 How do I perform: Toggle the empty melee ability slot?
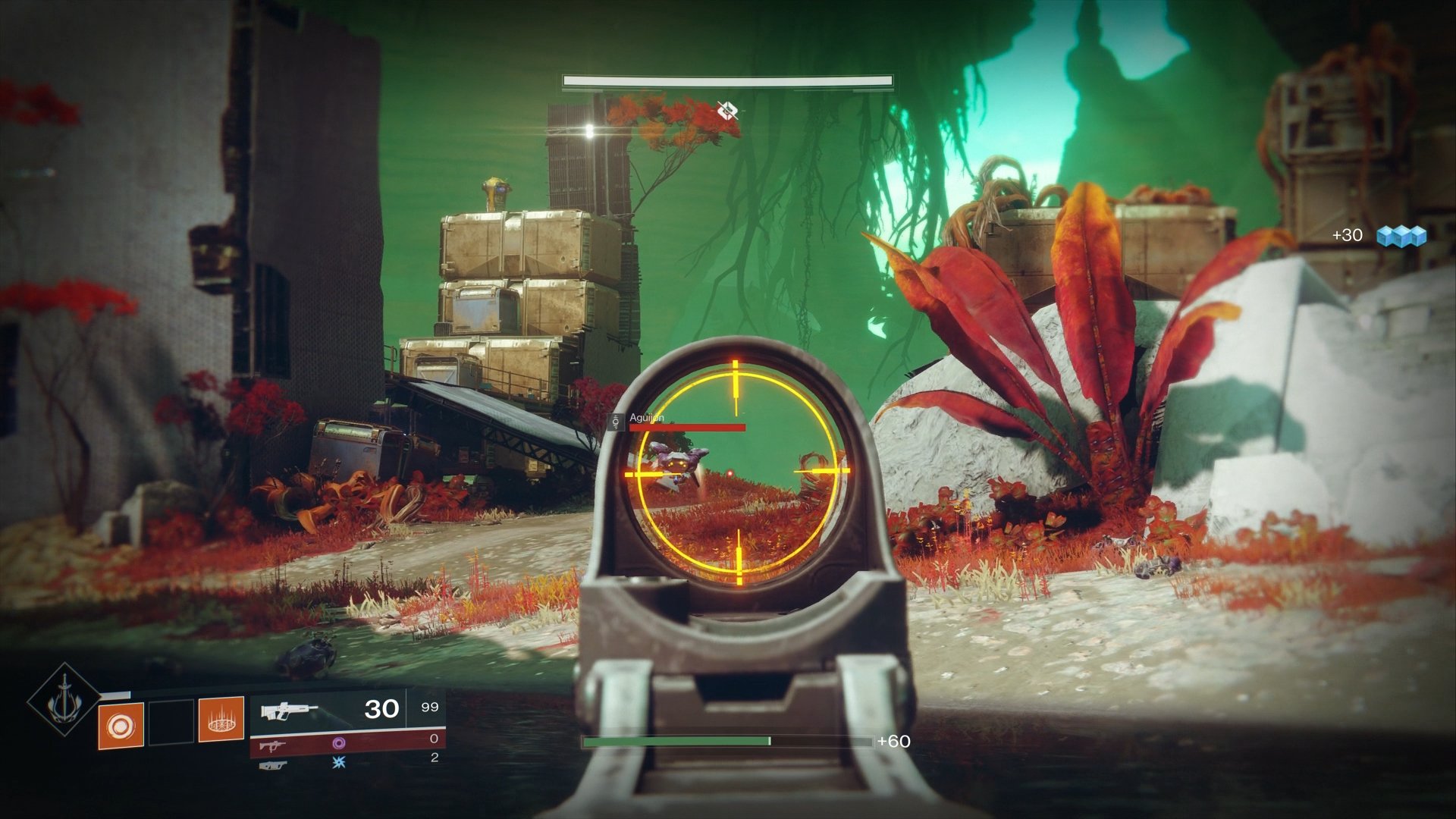171,723
